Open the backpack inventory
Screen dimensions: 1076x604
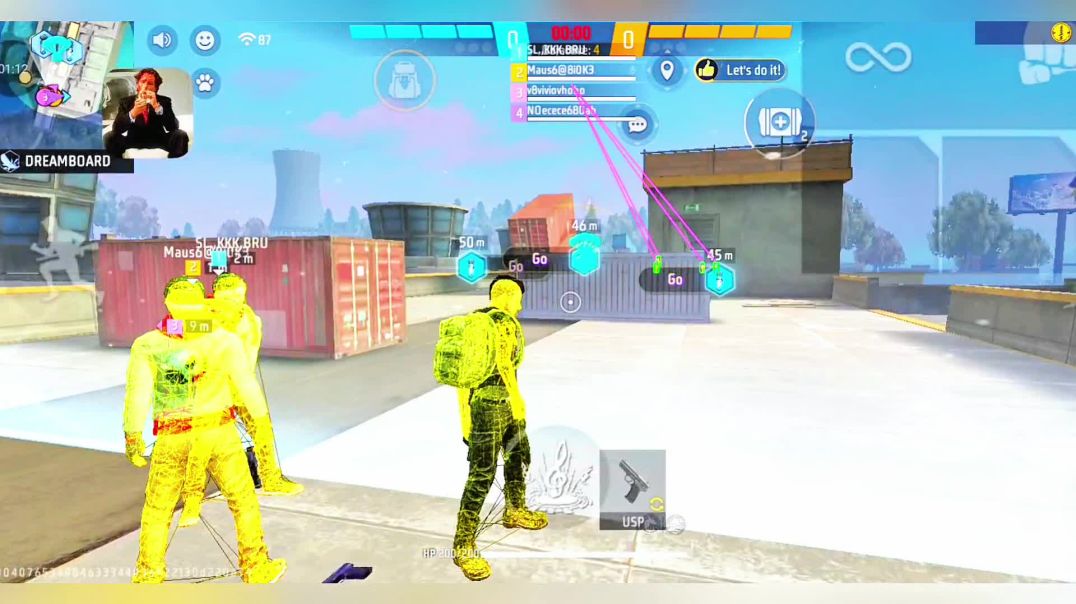405,80
